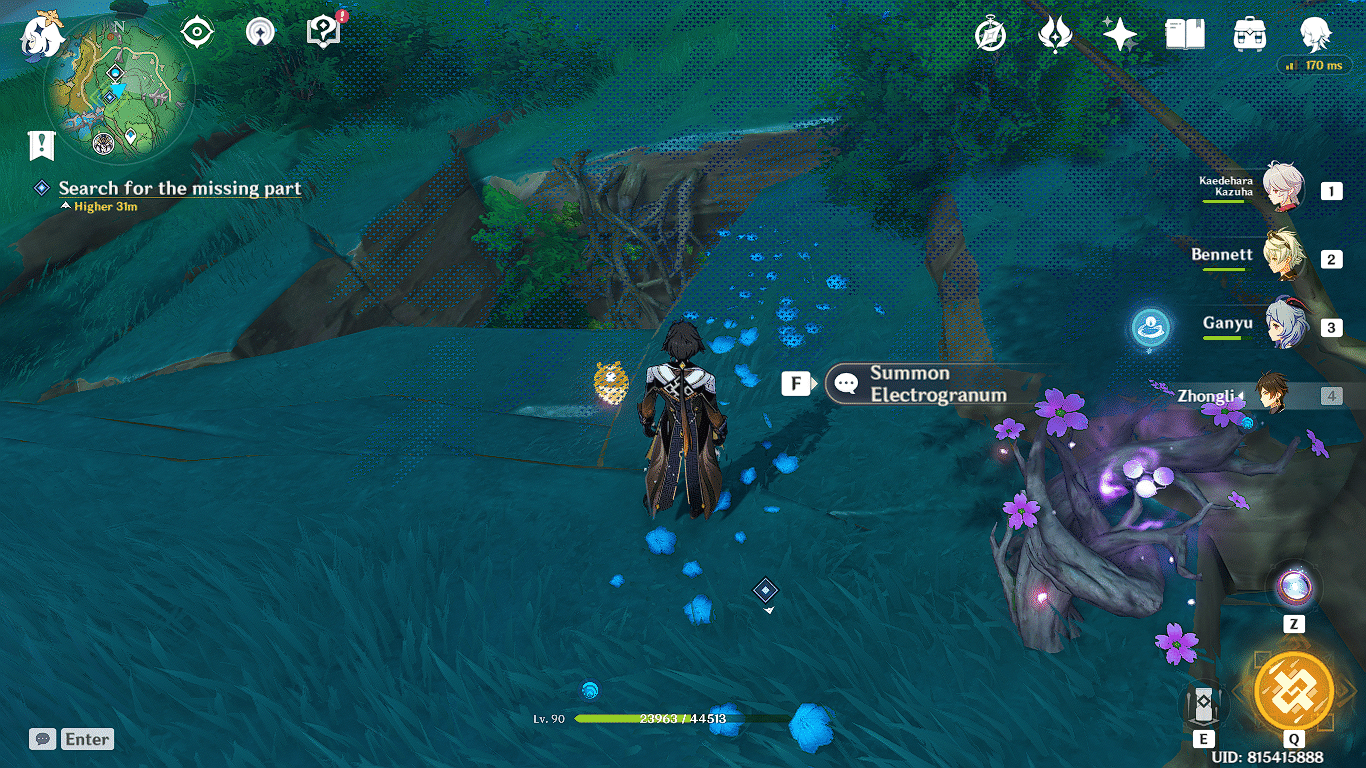Open the Wish menu star icon
Image resolution: width=1366 pixels, height=768 pixels.
1119,36
